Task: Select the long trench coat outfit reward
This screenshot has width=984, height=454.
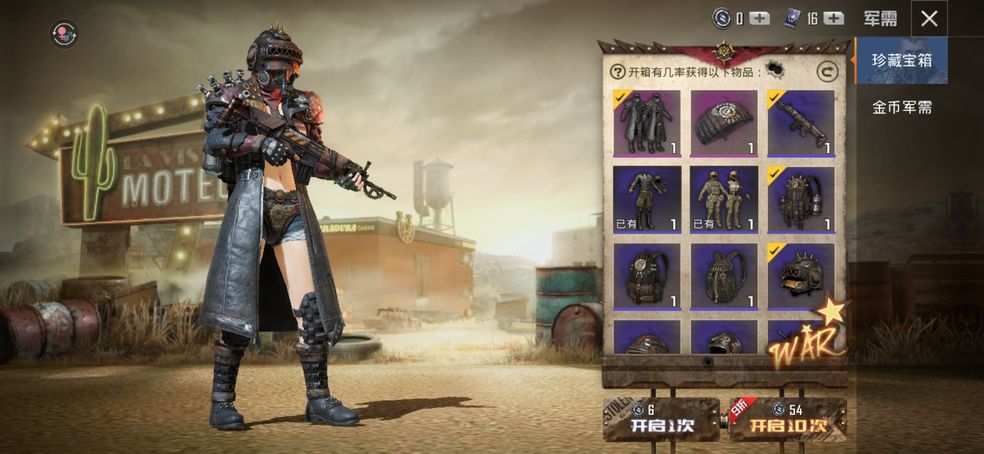Action: click(647, 124)
